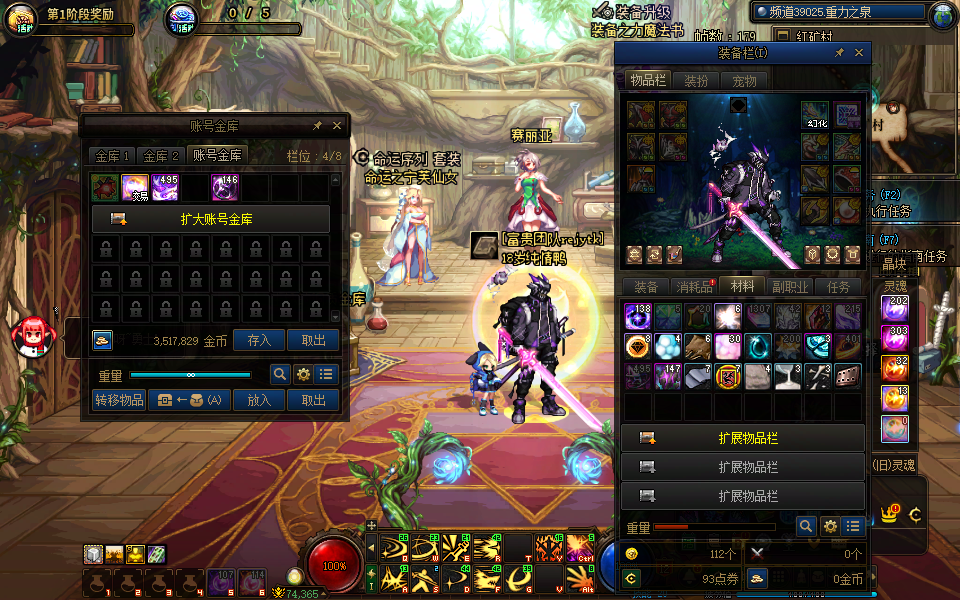The width and height of the screenshot is (960, 600).
Task: Switch to the 装备 equipment category
Action: 646,287
